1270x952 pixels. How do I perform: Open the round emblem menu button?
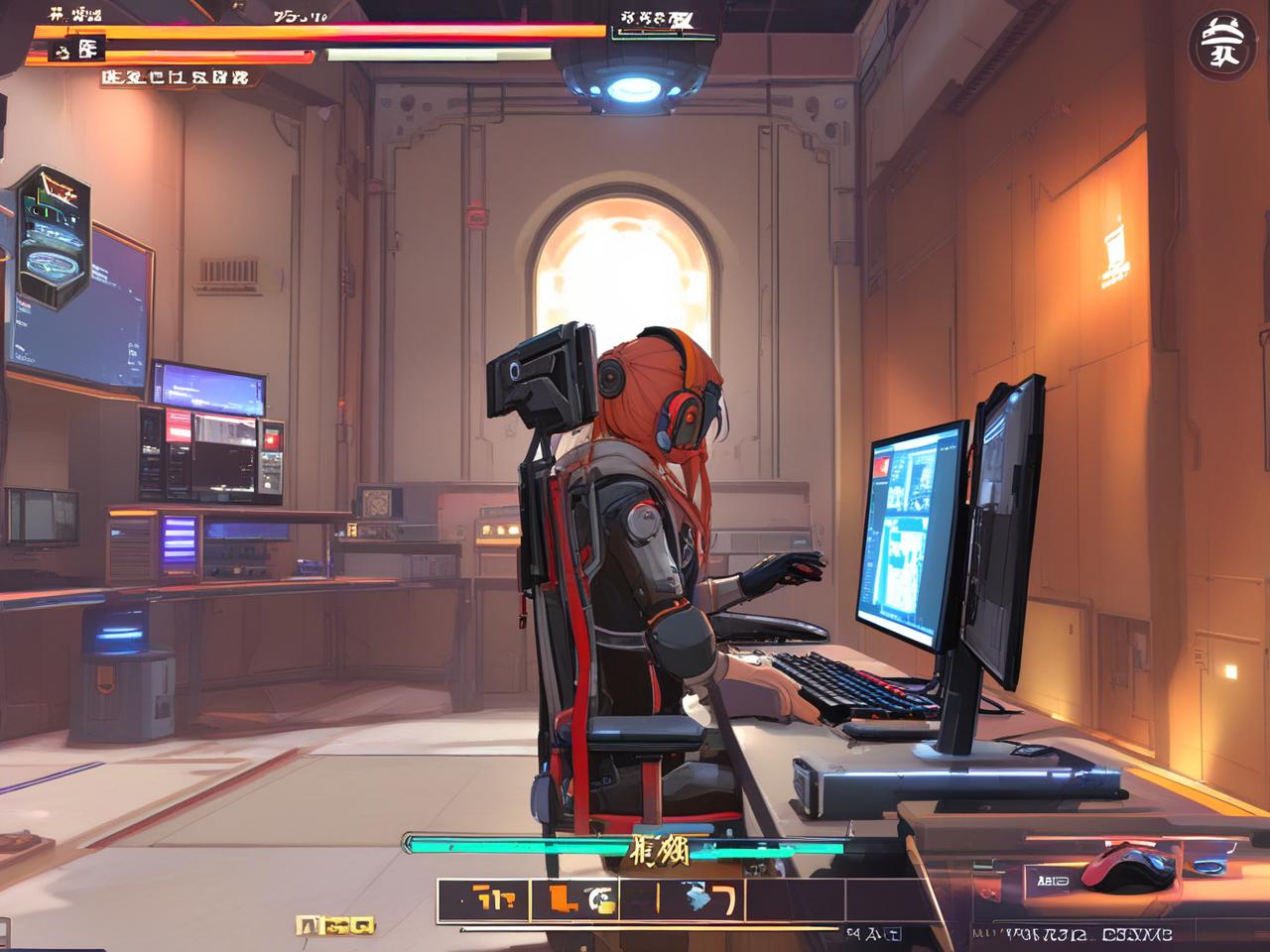pyautogui.click(x=1216, y=43)
